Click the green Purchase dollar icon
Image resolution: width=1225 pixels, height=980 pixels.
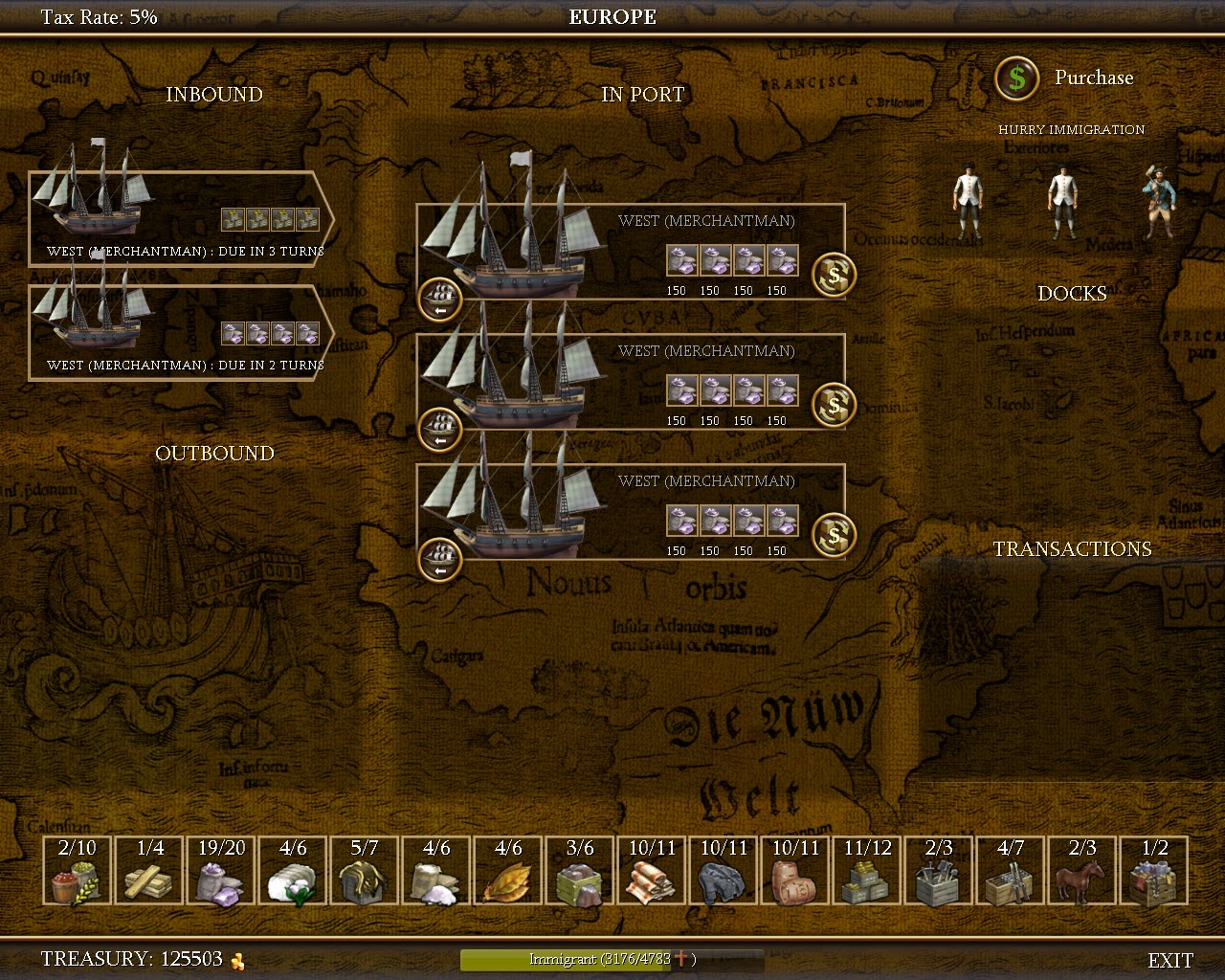(1016, 79)
